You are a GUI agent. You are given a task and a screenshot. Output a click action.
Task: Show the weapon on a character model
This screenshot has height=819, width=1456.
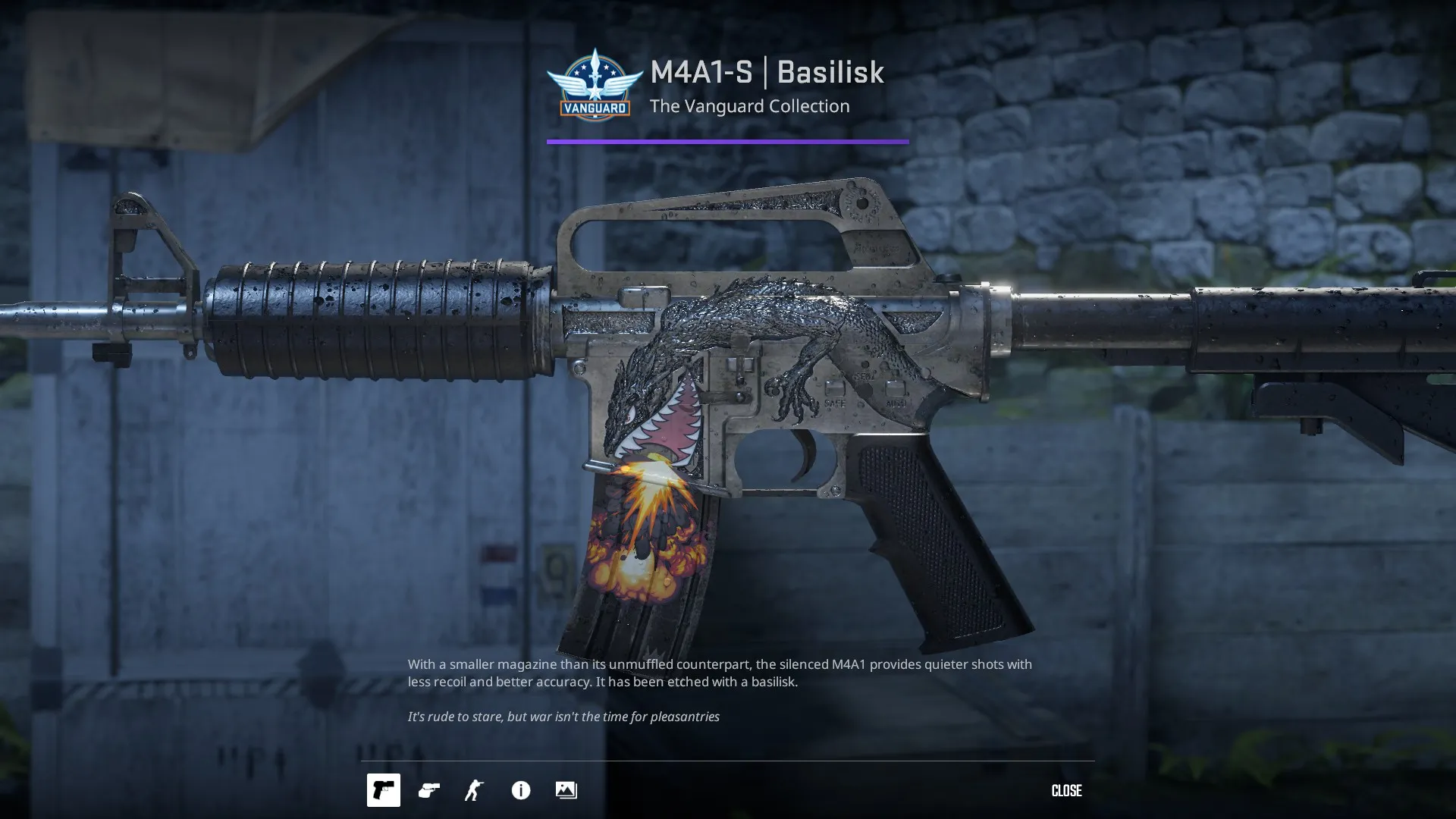click(475, 790)
